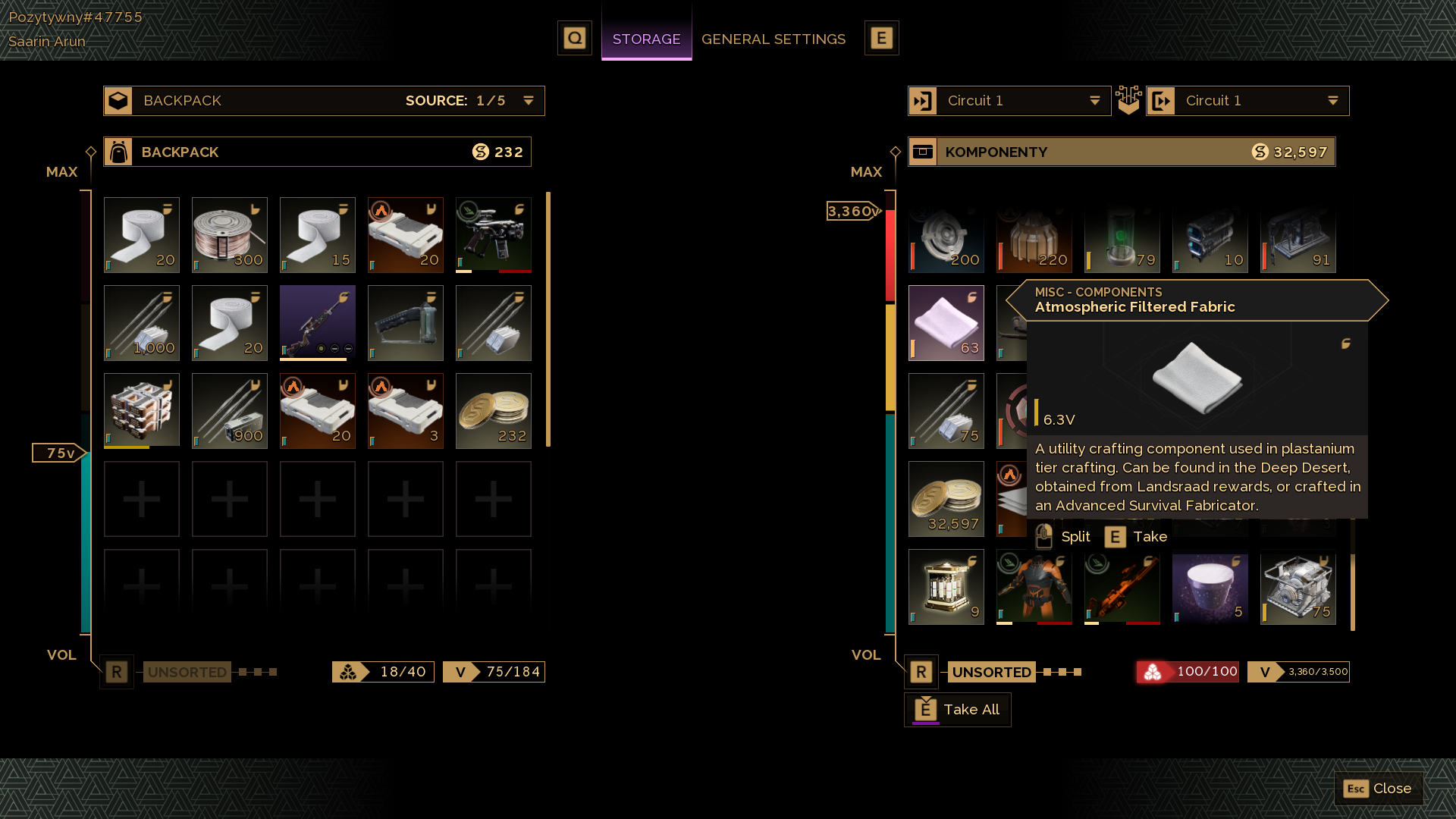Viewport: 1456px width, 819px height.
Task: Select the 32,597 coins slot in storage
Action: [946, 499]
